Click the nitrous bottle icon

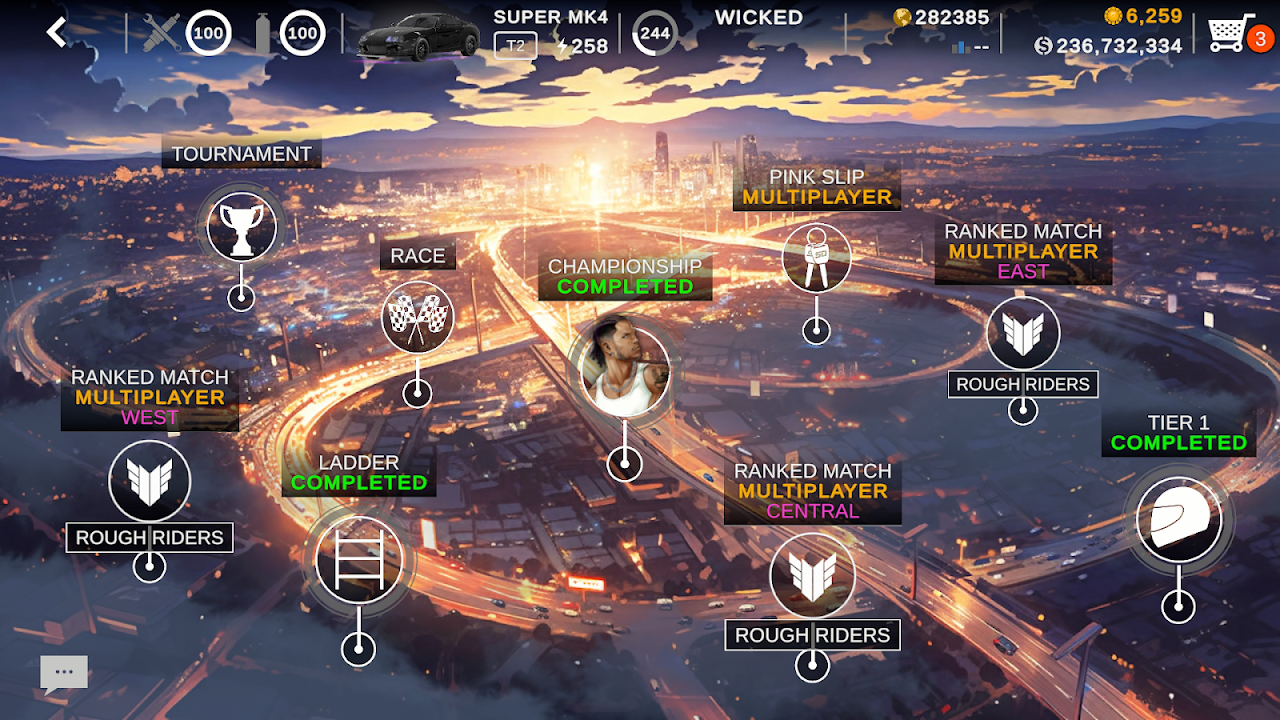(x=263, y=34)
